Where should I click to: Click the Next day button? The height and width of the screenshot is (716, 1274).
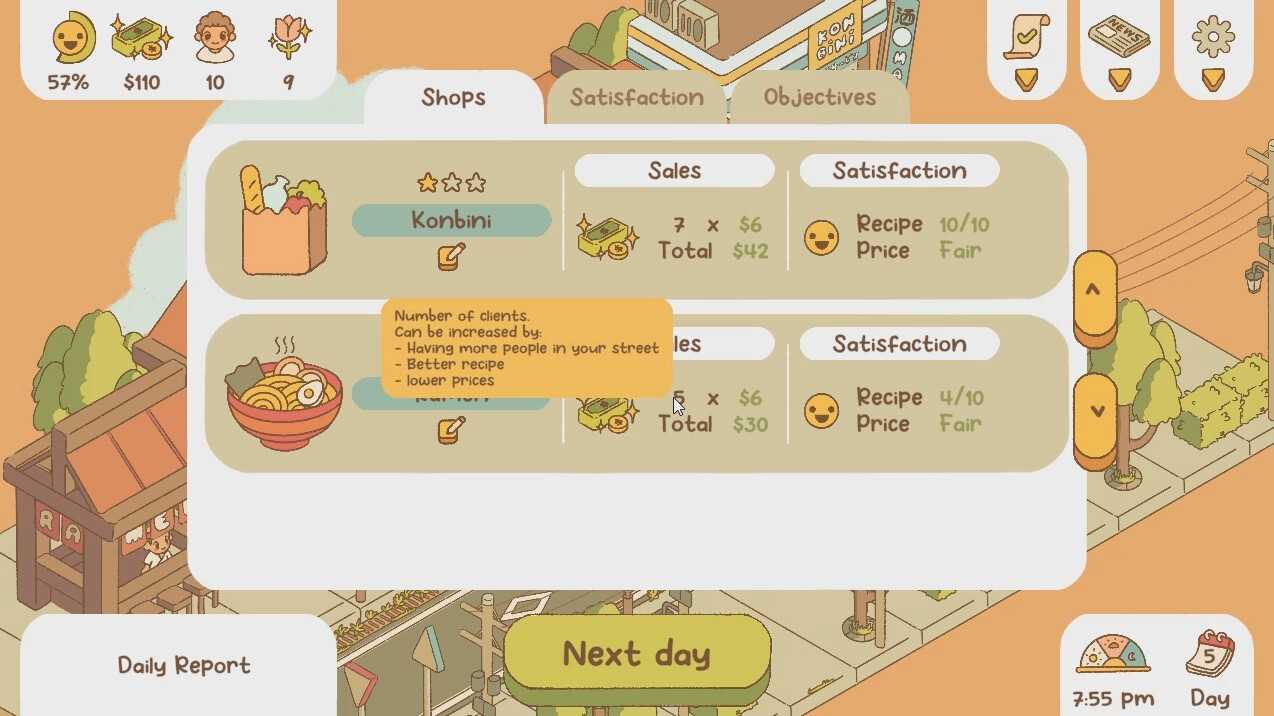pos(637,654)
